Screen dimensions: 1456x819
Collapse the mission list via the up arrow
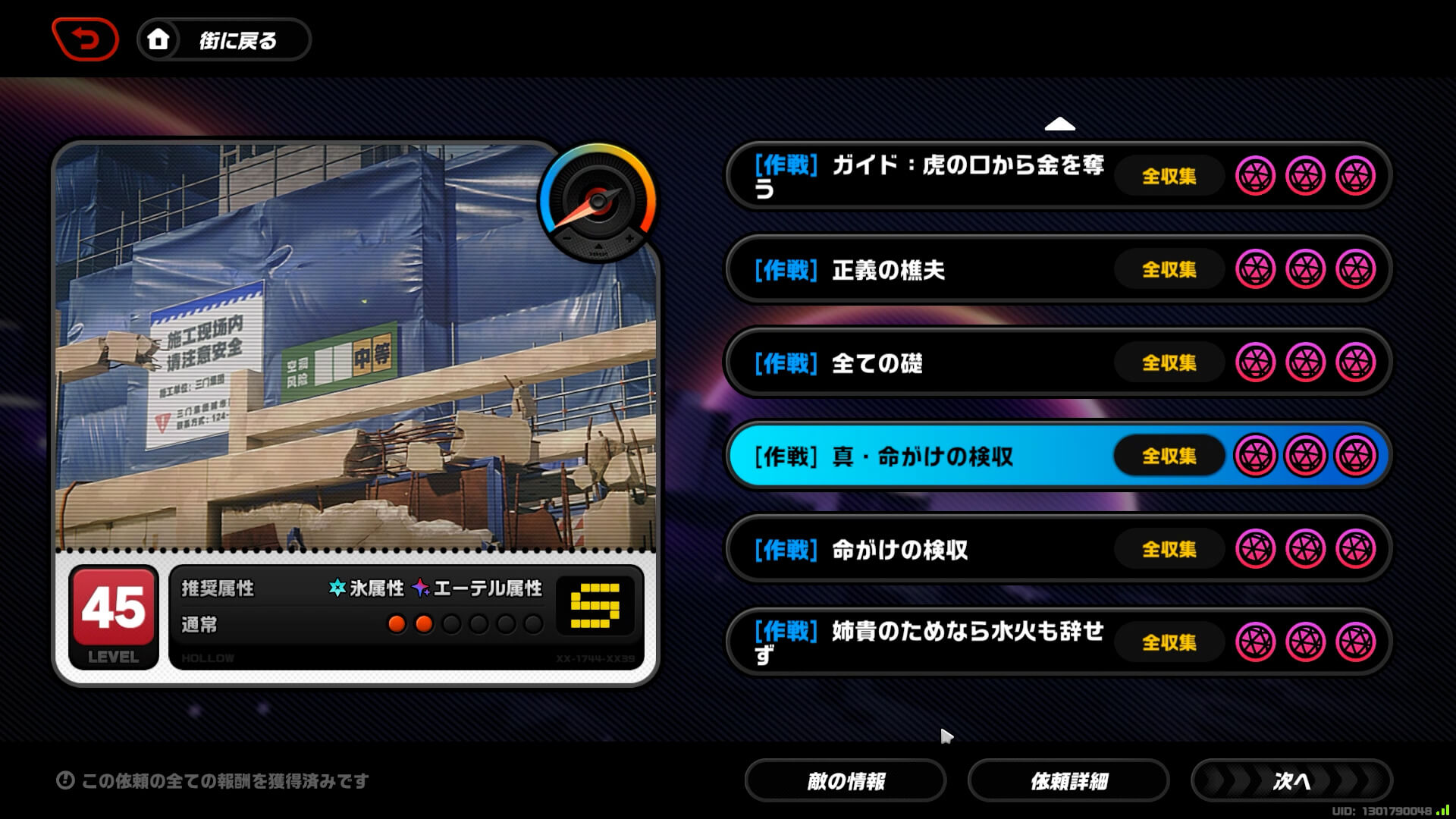tap(1061, 123)
